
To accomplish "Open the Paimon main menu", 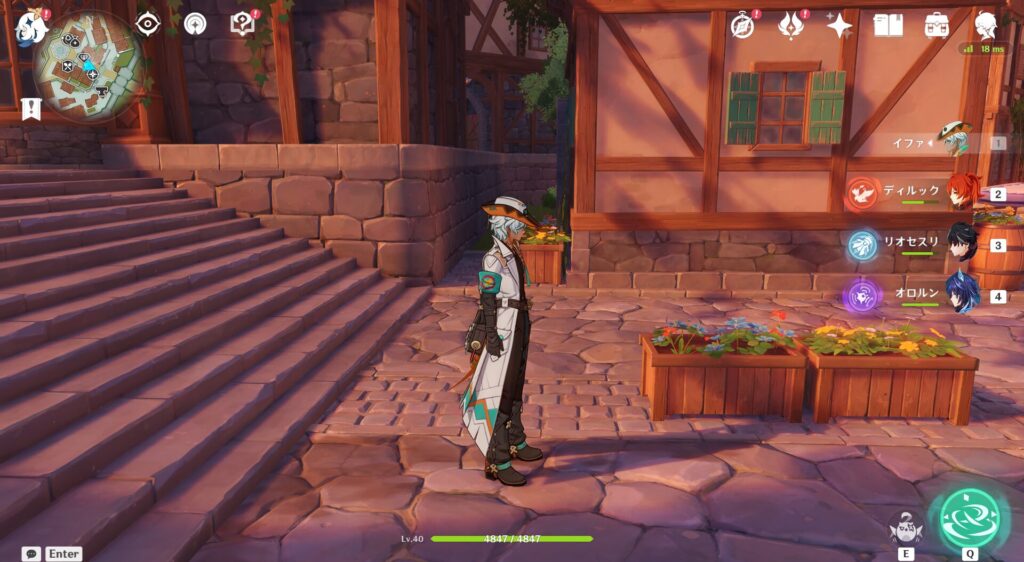I will (x=30, y=25).
